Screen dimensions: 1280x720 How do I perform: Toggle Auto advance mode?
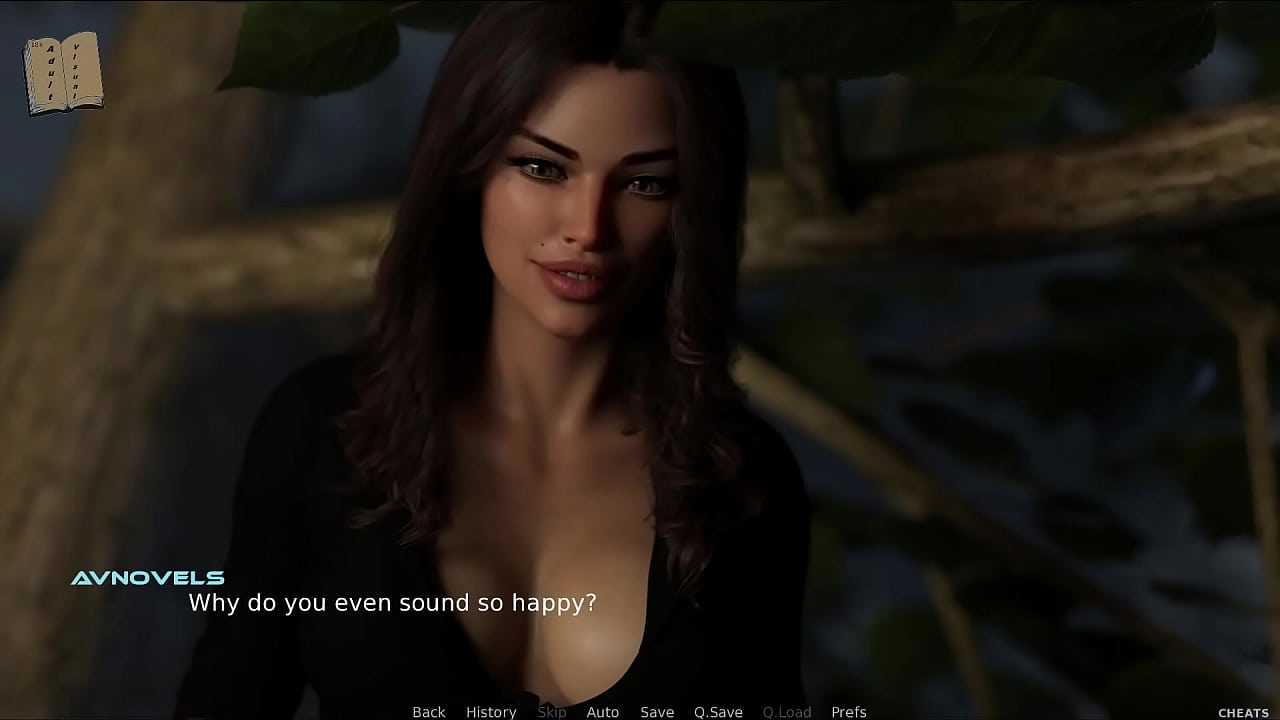602,712
